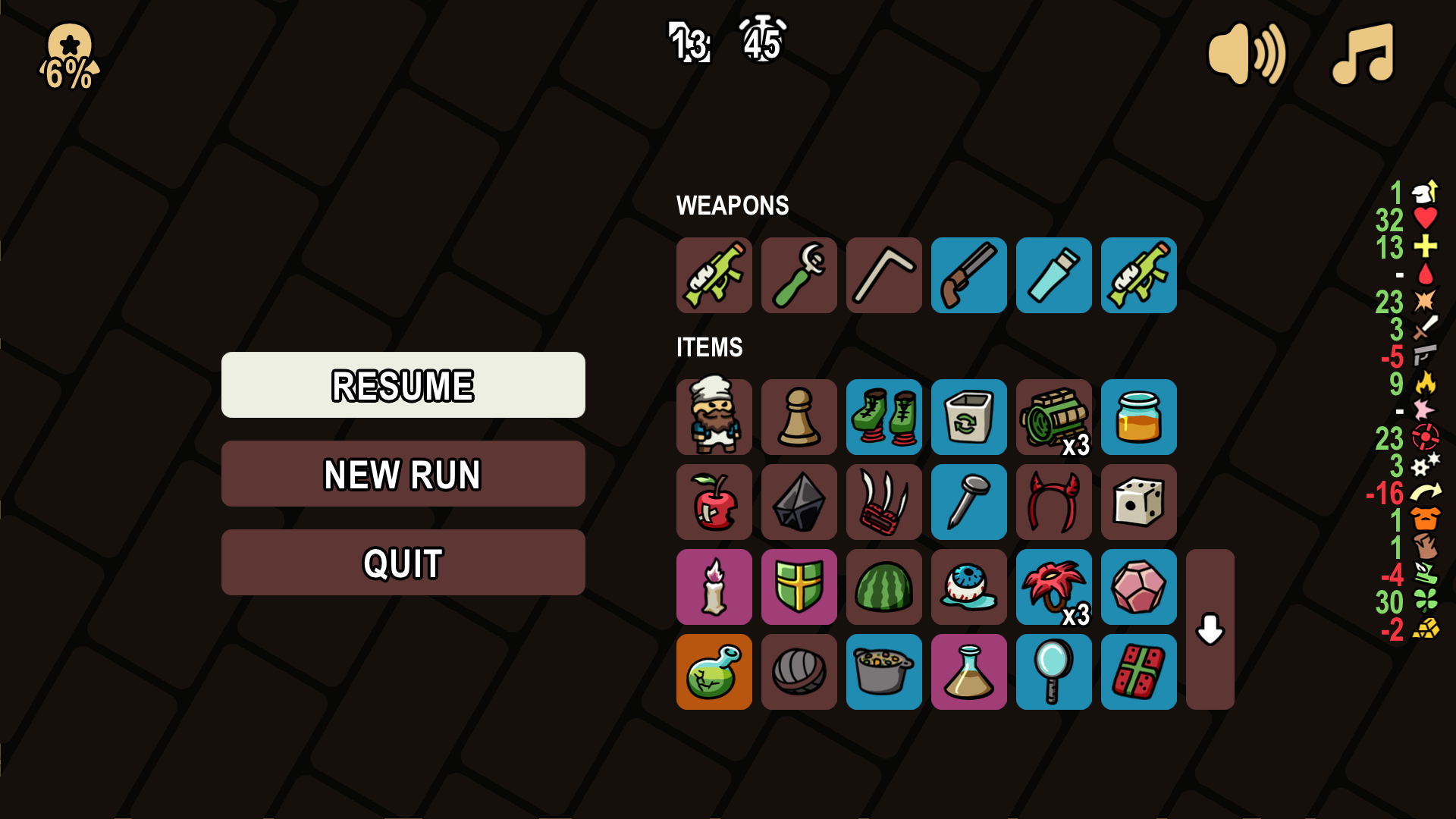Toggle the music note icon
The height and width of the screenshot is (819, 1456).
click(x=1363, y=54)
